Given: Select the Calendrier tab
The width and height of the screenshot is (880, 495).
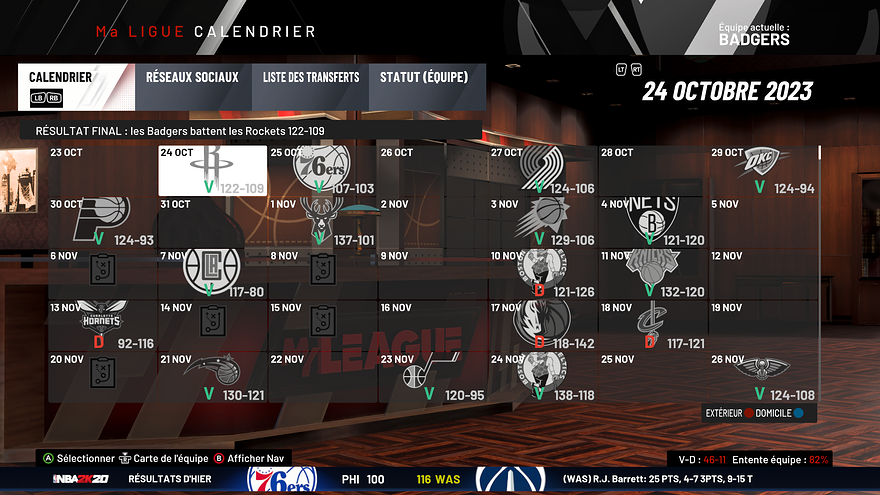Looking at the screenshot, I should tap(74, 85).
